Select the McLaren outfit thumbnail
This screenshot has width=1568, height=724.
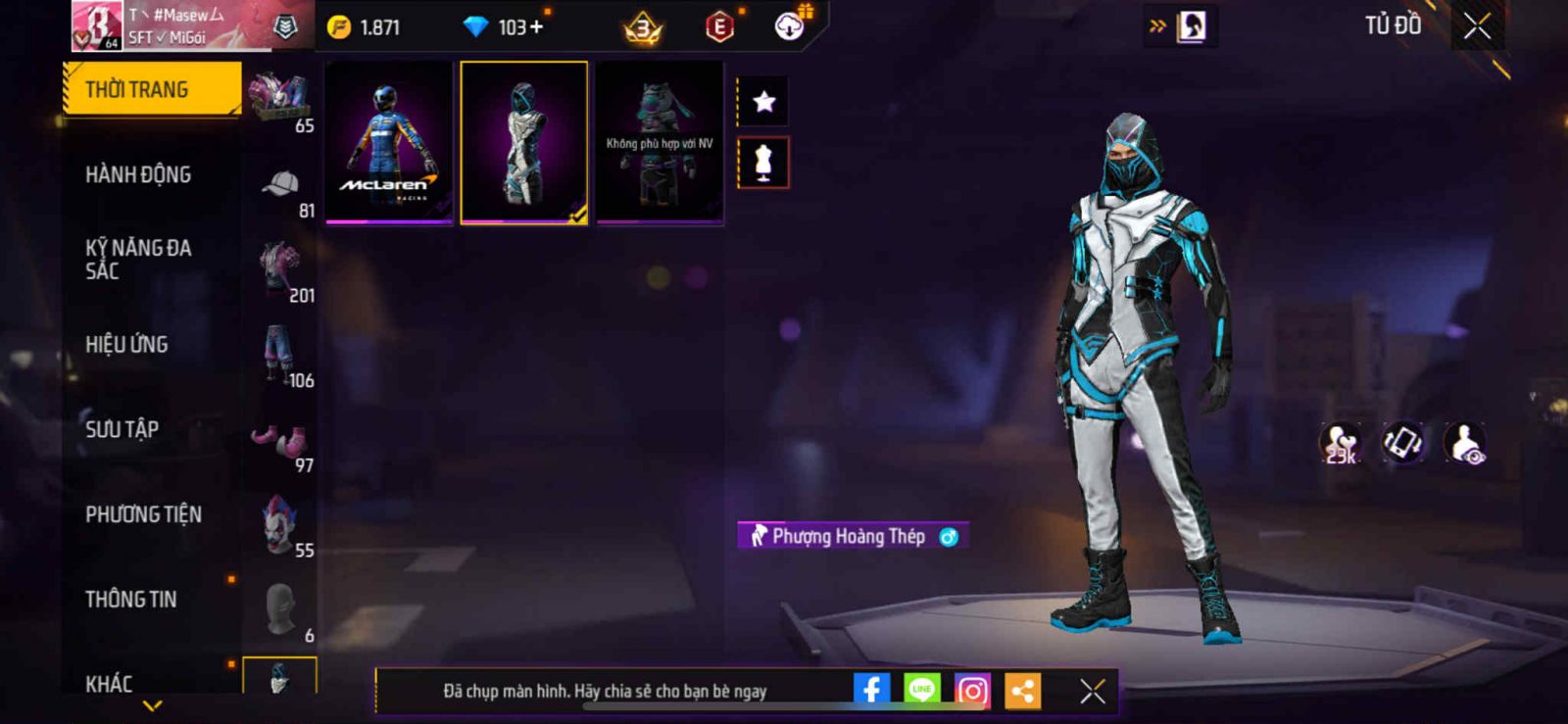(x=389, y=142)
